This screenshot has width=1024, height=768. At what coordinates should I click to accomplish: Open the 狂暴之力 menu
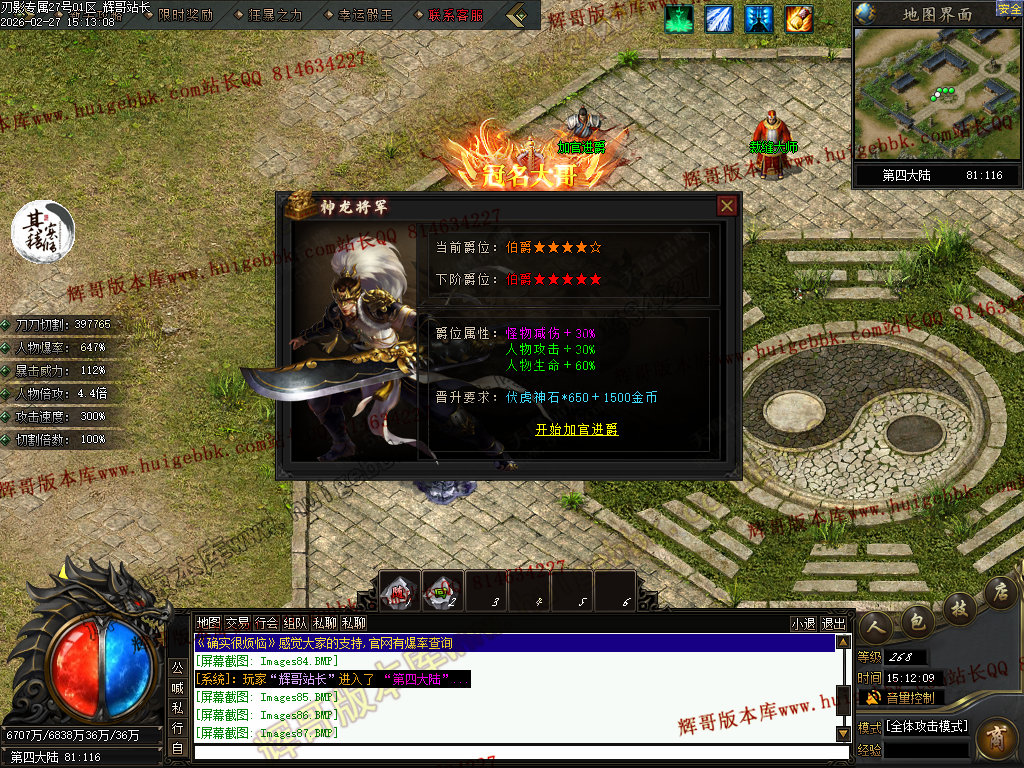pos(269,15)
